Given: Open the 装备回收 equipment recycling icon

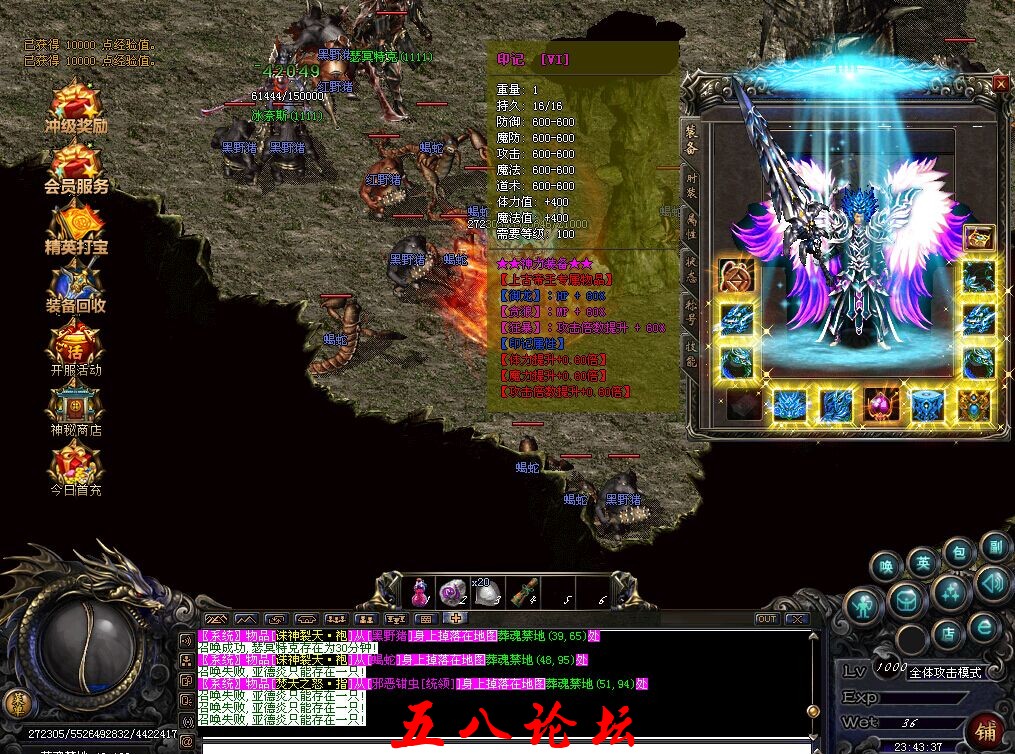Looking at the screenshot, I should tap(76, 287).
